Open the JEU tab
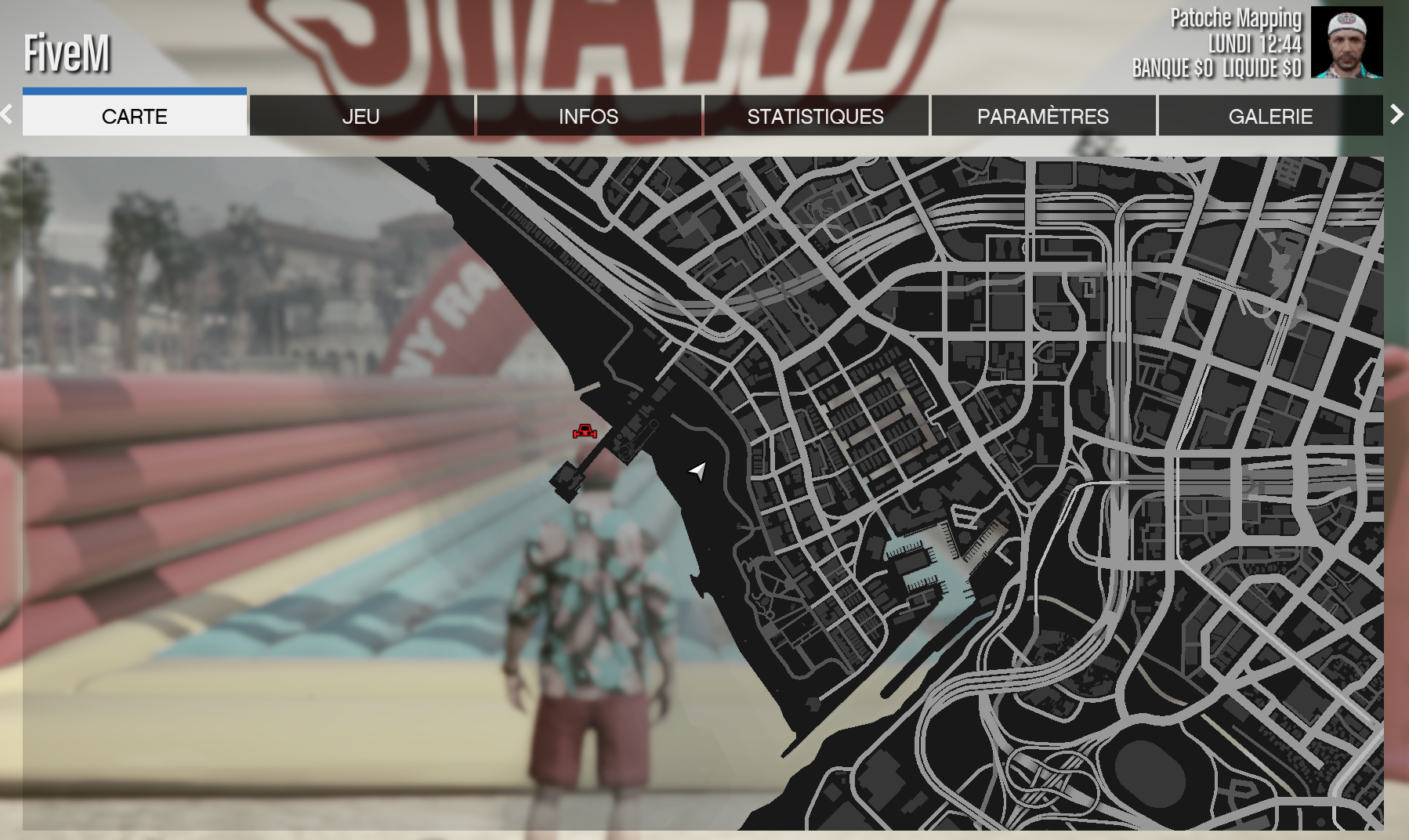This screenshot has height=840, width=1409. click(361, 116)
